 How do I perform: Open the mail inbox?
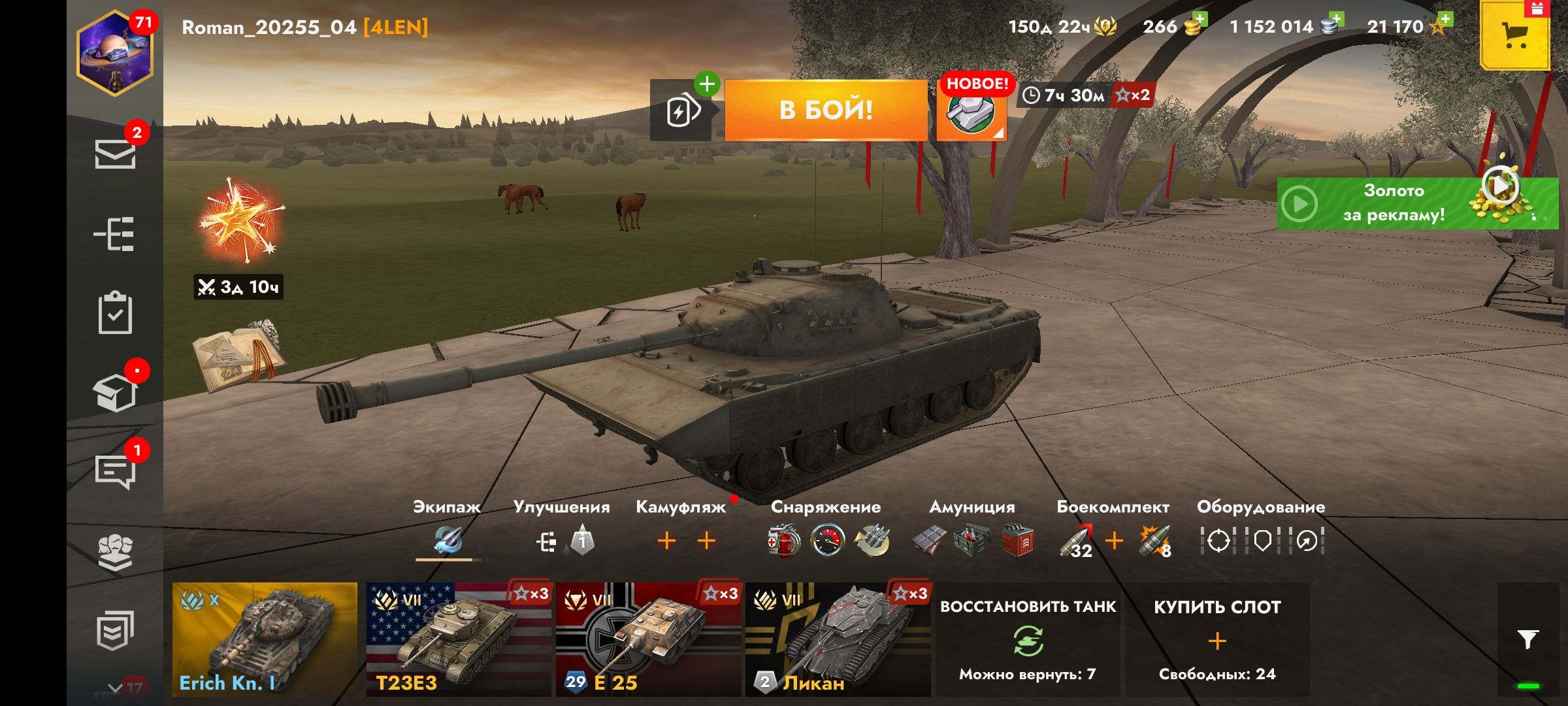(x=115, y=154)
